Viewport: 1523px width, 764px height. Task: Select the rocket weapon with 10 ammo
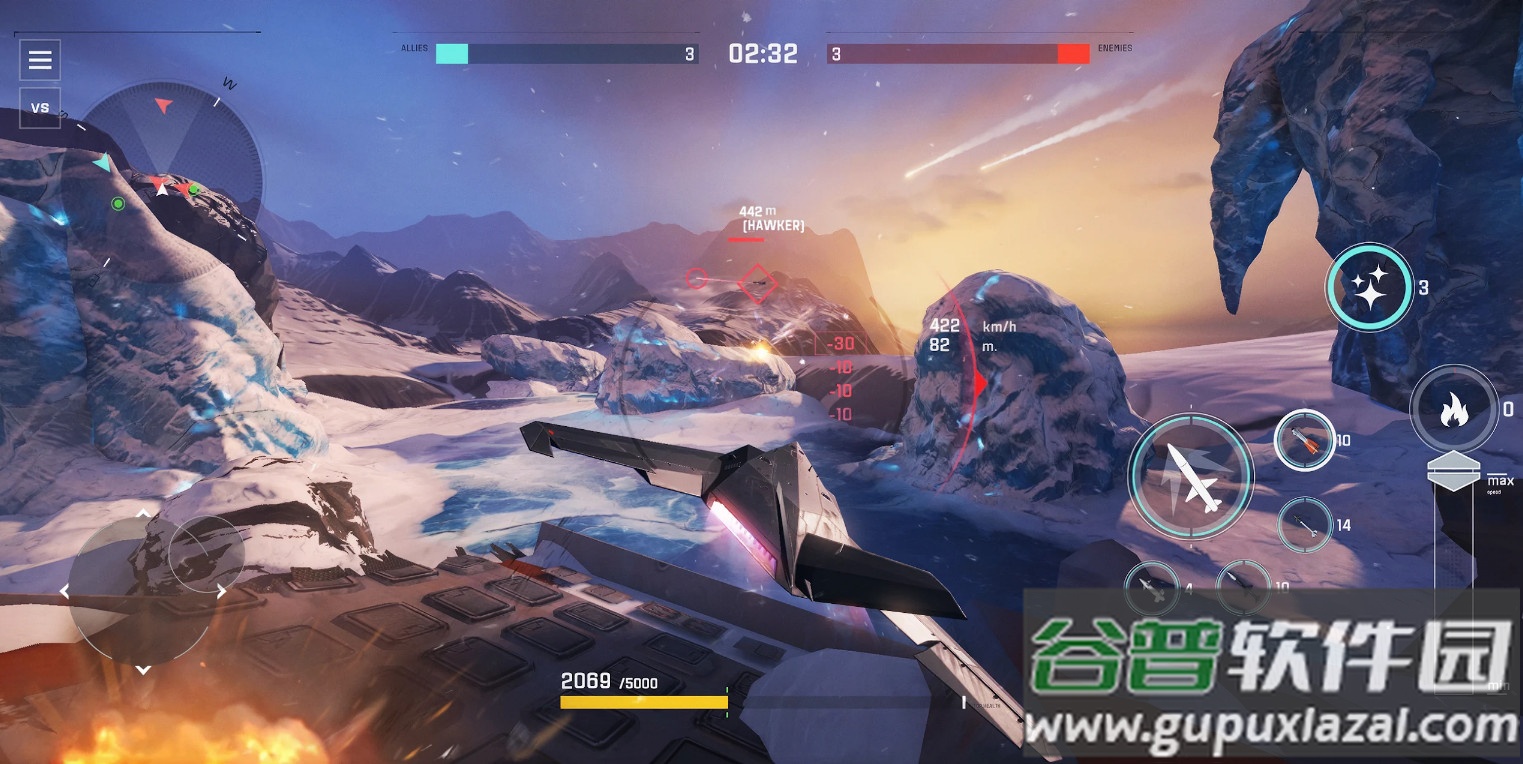[x=1306, y=438]
